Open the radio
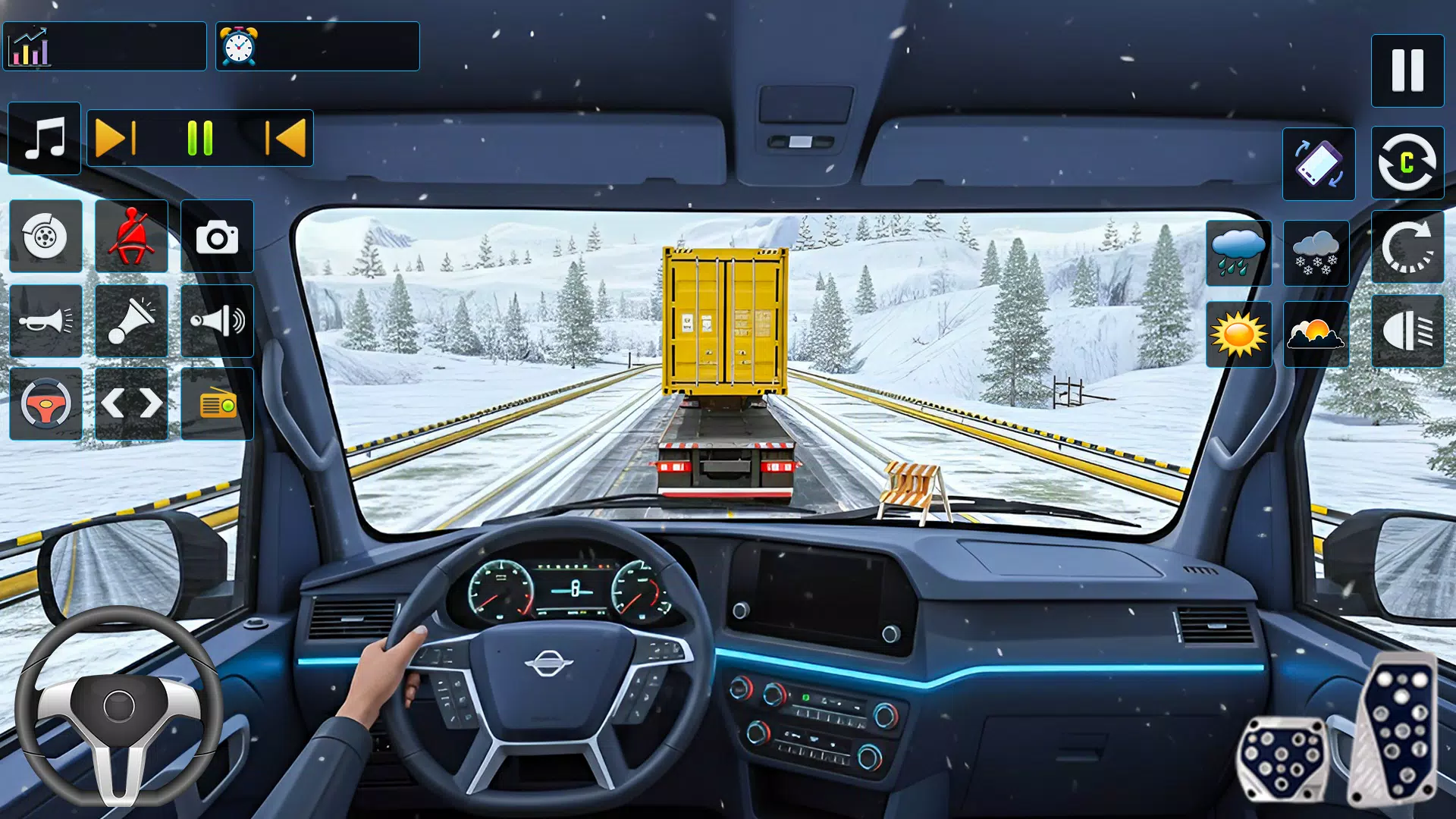1456x819 pixels. point(217,404)
